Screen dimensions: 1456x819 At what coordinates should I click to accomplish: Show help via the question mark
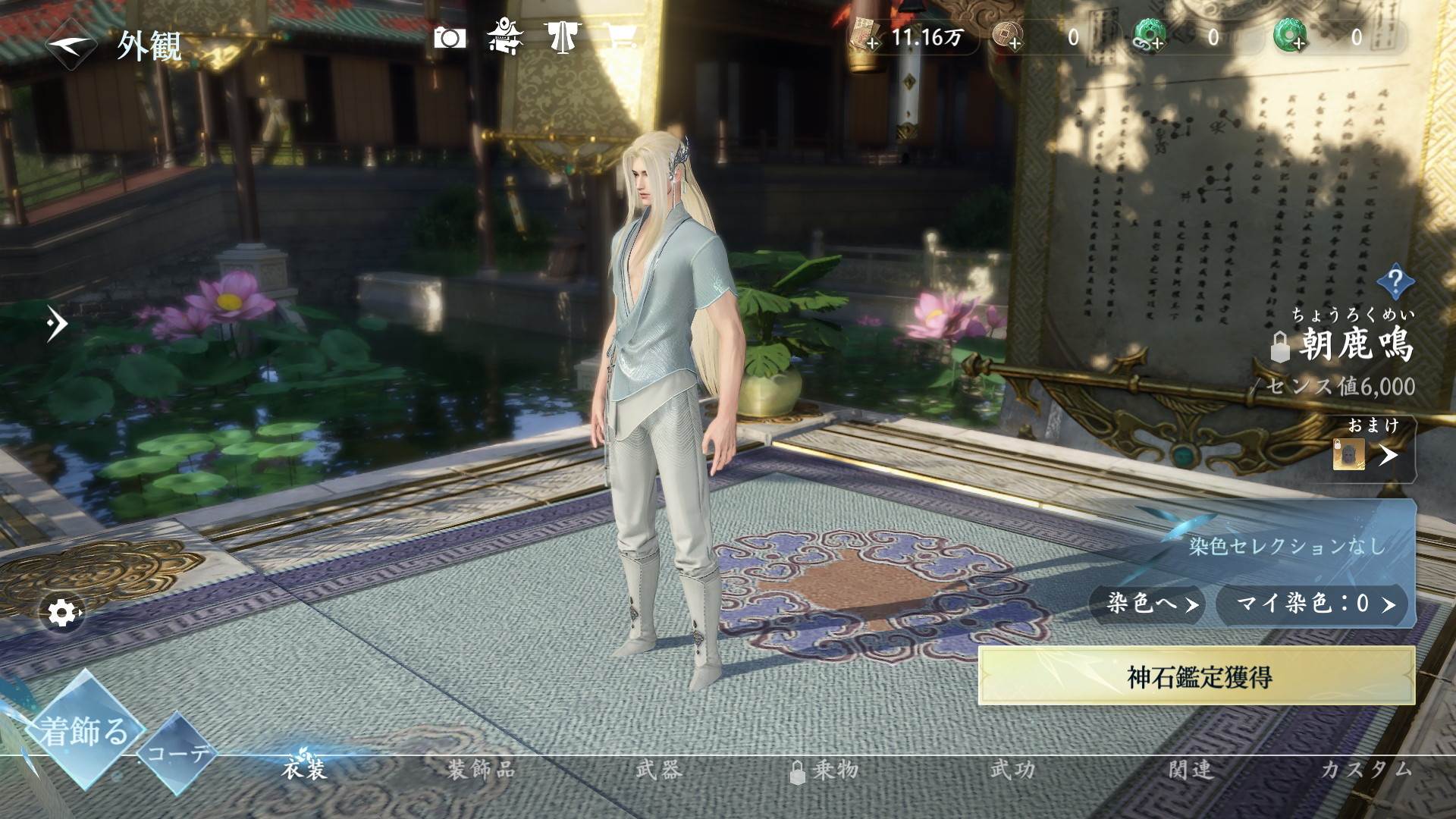click(x=1395, y=281)
